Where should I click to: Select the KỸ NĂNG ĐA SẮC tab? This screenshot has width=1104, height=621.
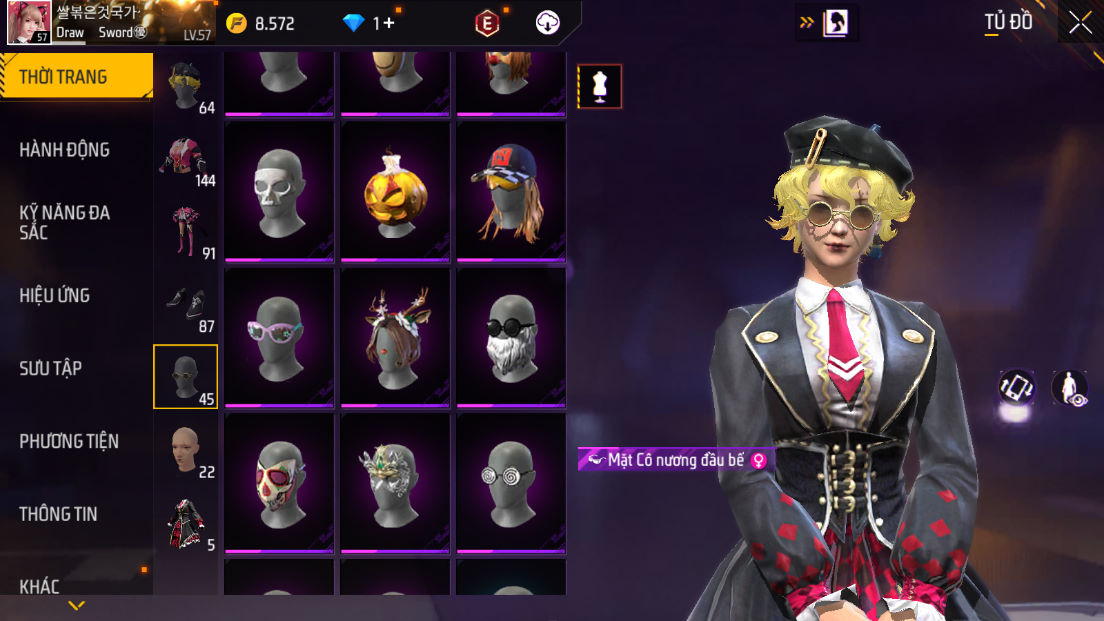tap(65, 222)
